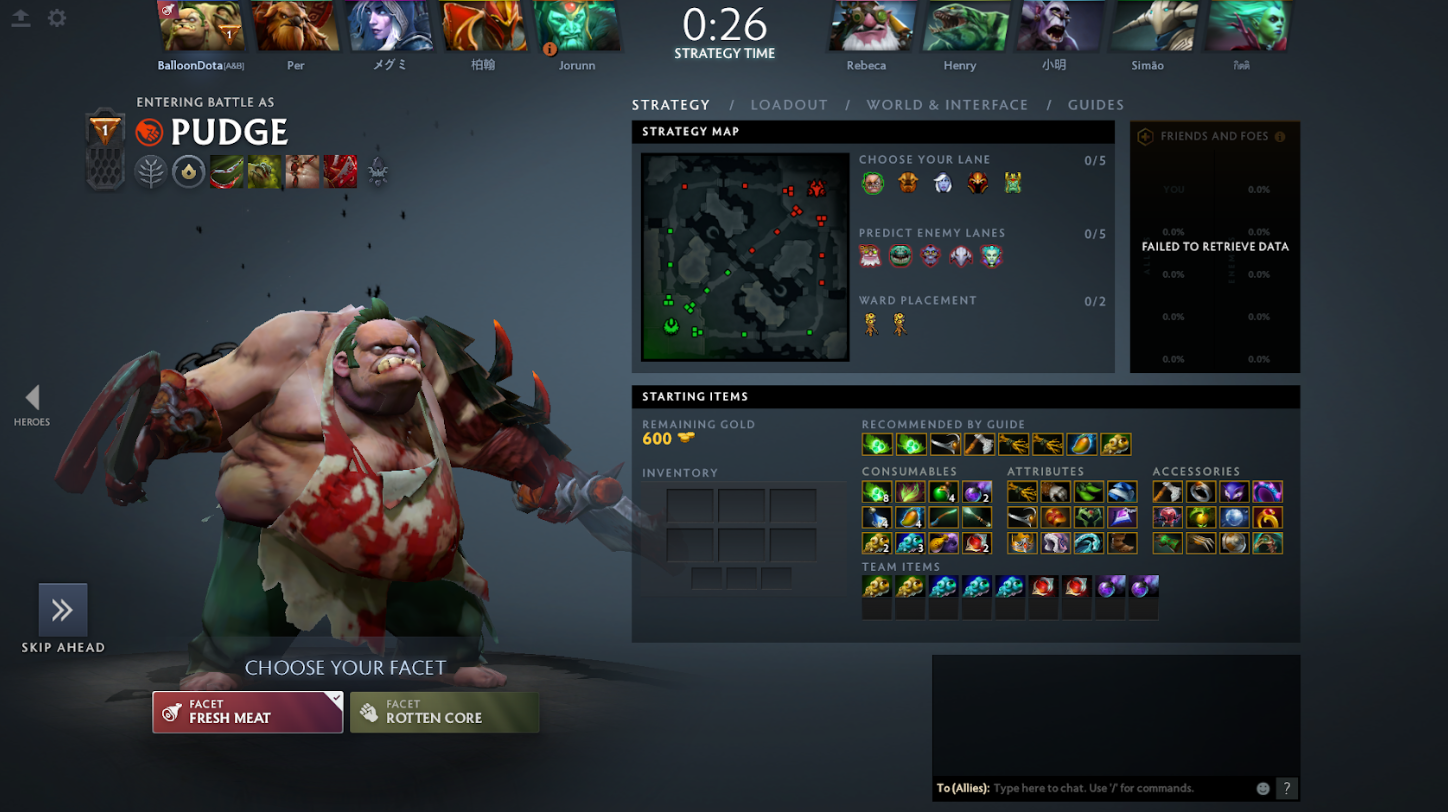Open the settings gear icon

click(57, 18)
